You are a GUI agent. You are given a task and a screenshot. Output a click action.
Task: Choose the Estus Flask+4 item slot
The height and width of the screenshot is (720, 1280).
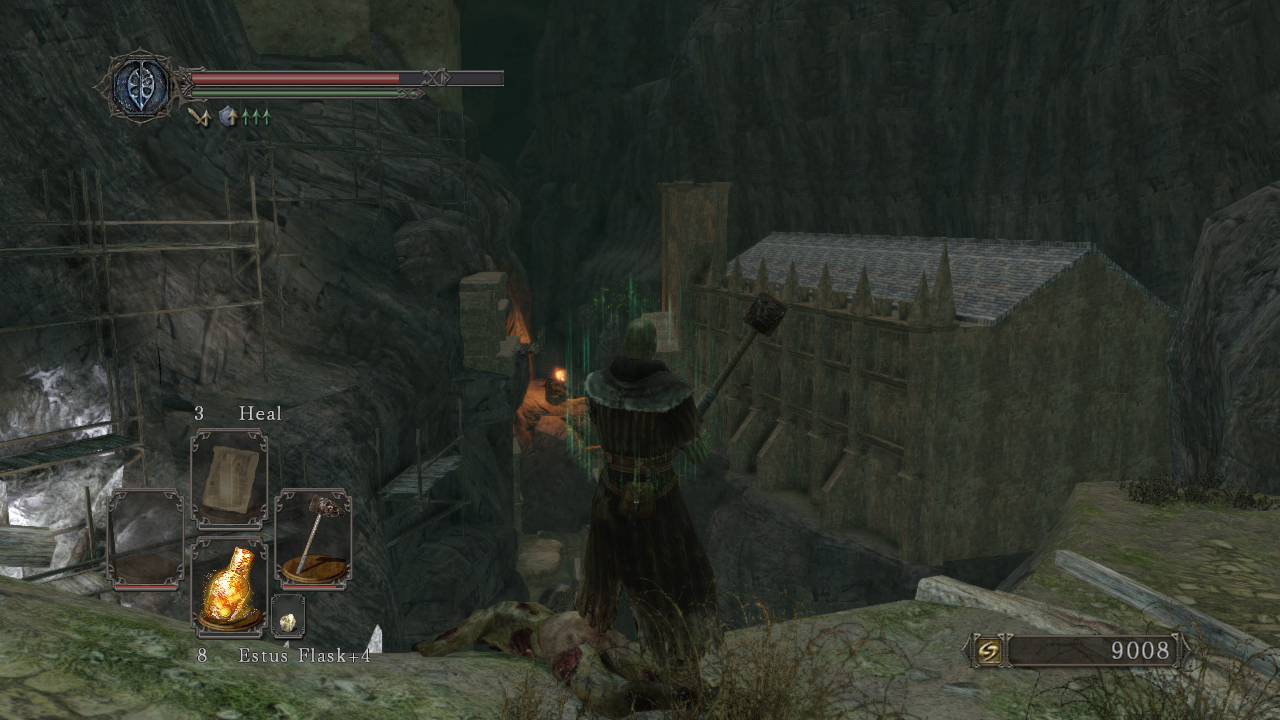pos(229,586)
